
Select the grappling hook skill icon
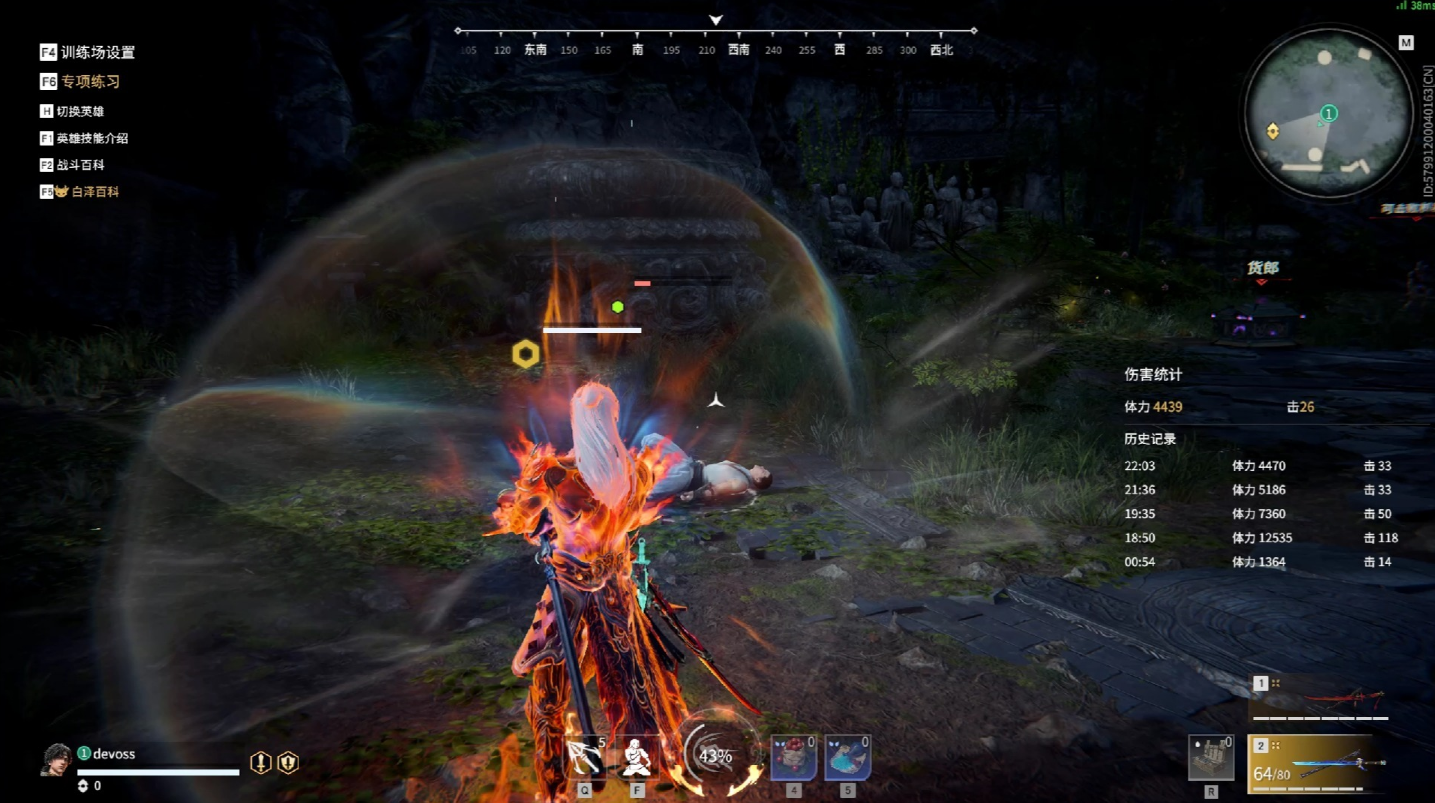pyautogui.click(x=585, y=759)
